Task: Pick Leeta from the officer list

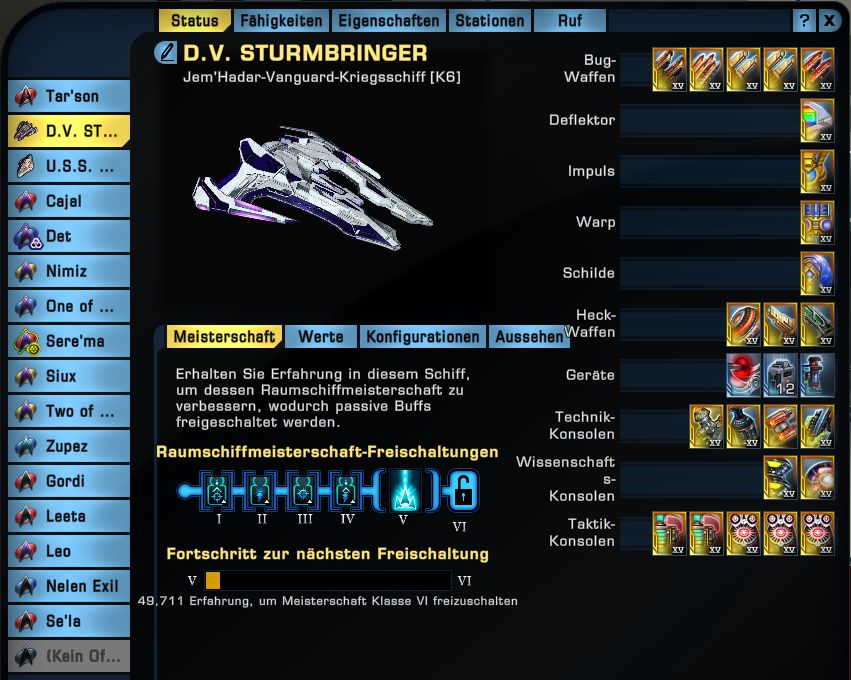Action: pos(70,516)
